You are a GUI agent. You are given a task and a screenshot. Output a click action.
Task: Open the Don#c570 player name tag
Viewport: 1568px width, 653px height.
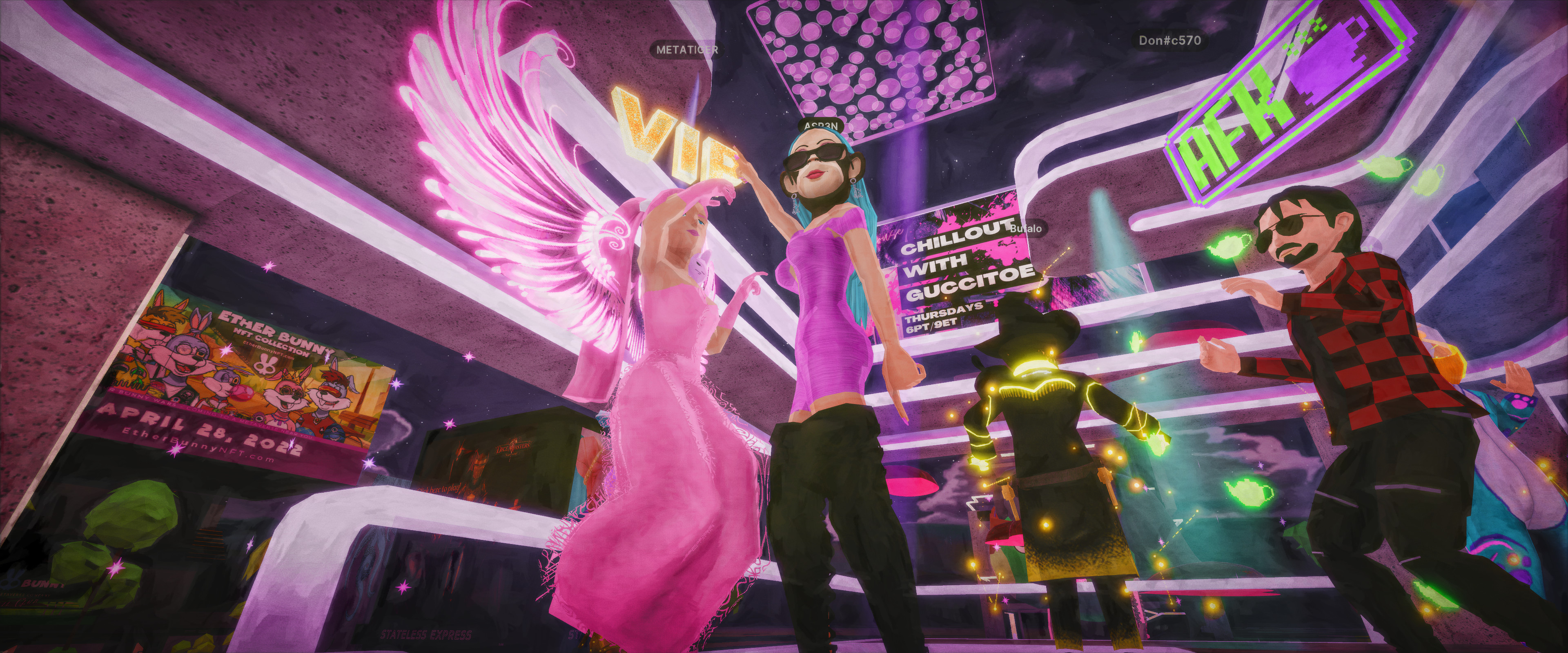click(x=1170, y=41)
